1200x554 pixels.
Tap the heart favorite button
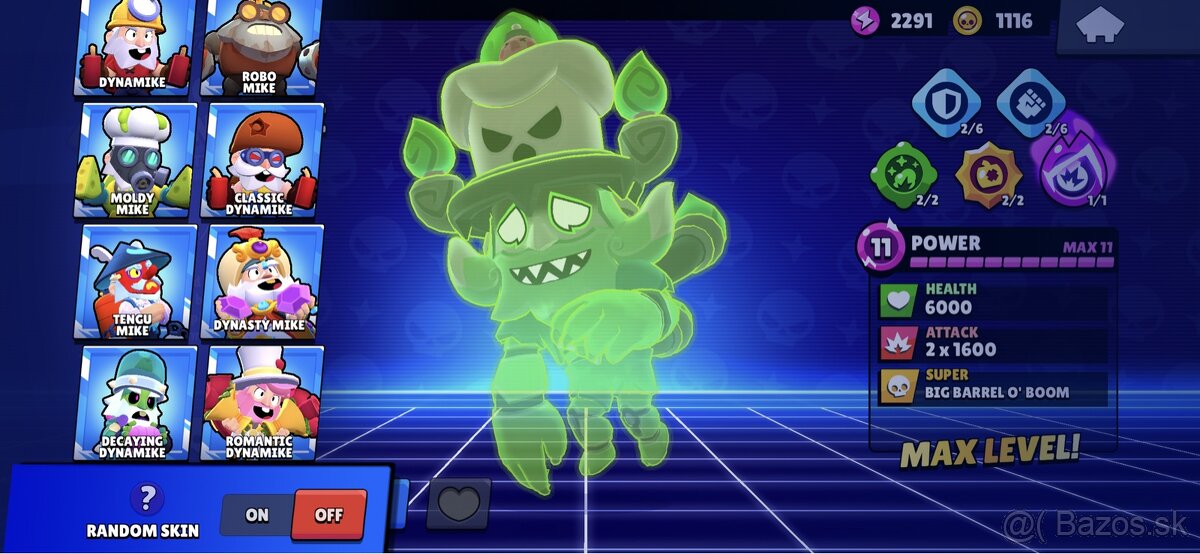tap(458, 502)
